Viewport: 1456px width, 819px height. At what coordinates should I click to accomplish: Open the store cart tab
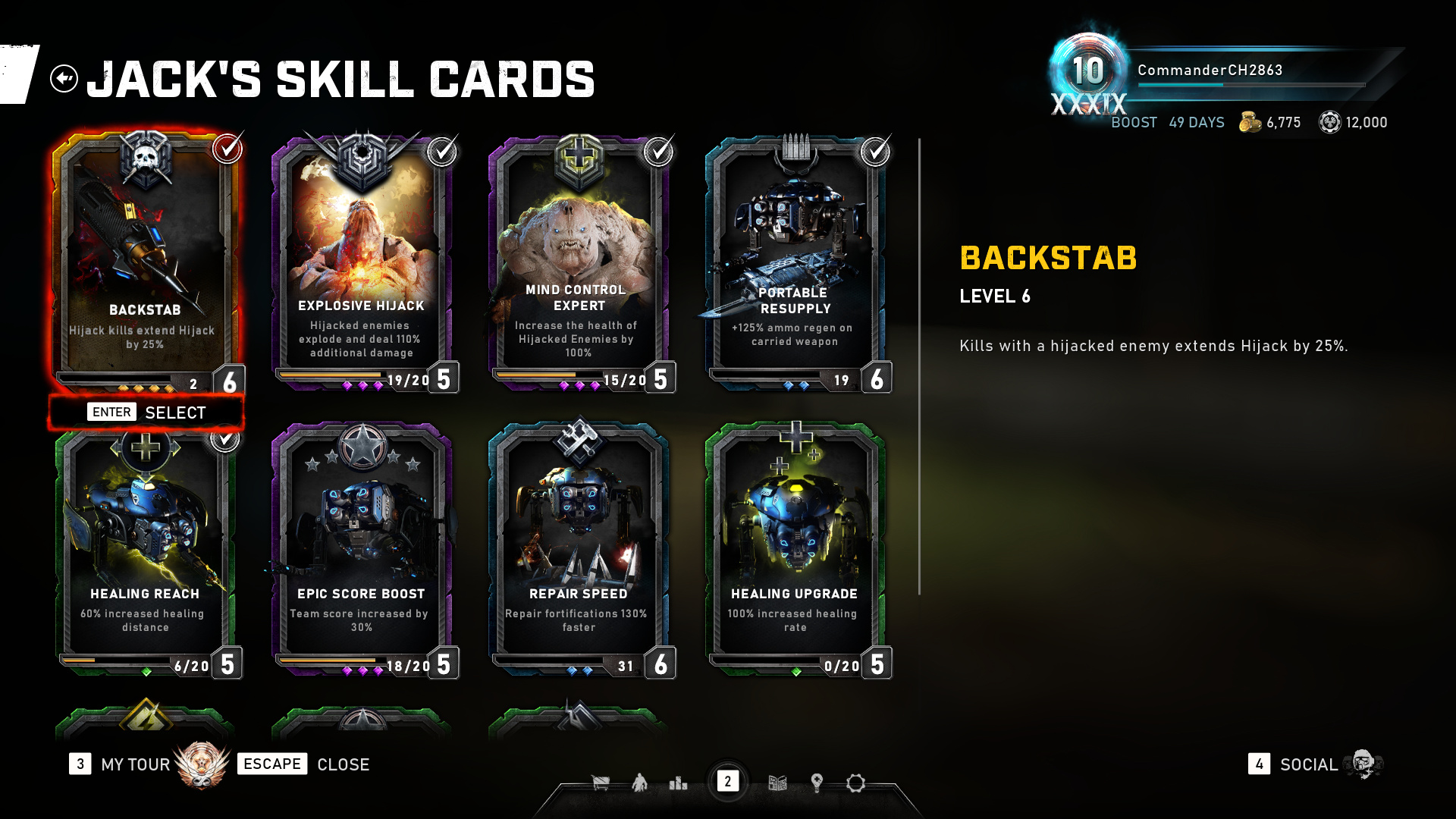601,783
